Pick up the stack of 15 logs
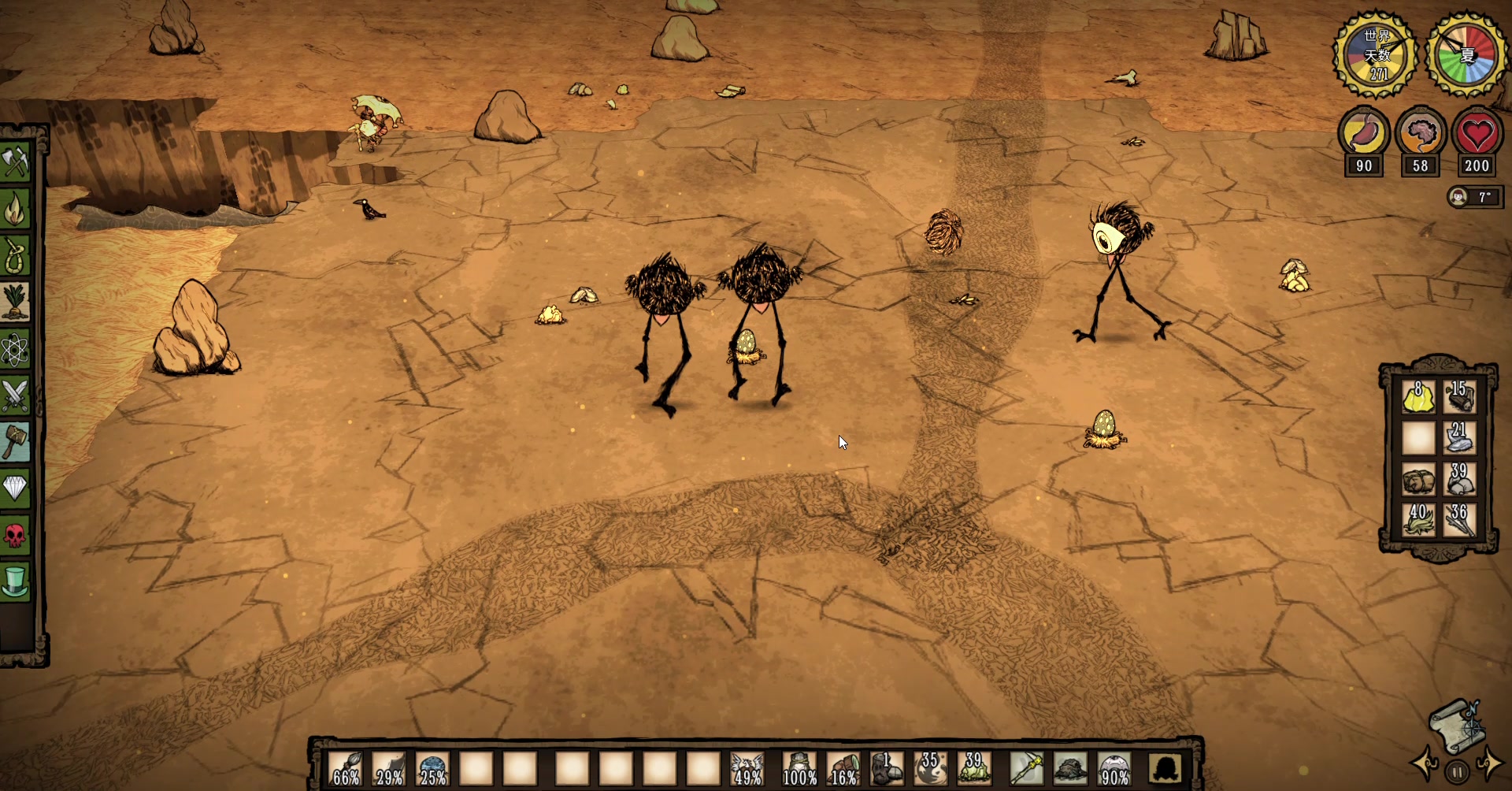Viewport: 1512px width, 791px height. coord(1459,397)
